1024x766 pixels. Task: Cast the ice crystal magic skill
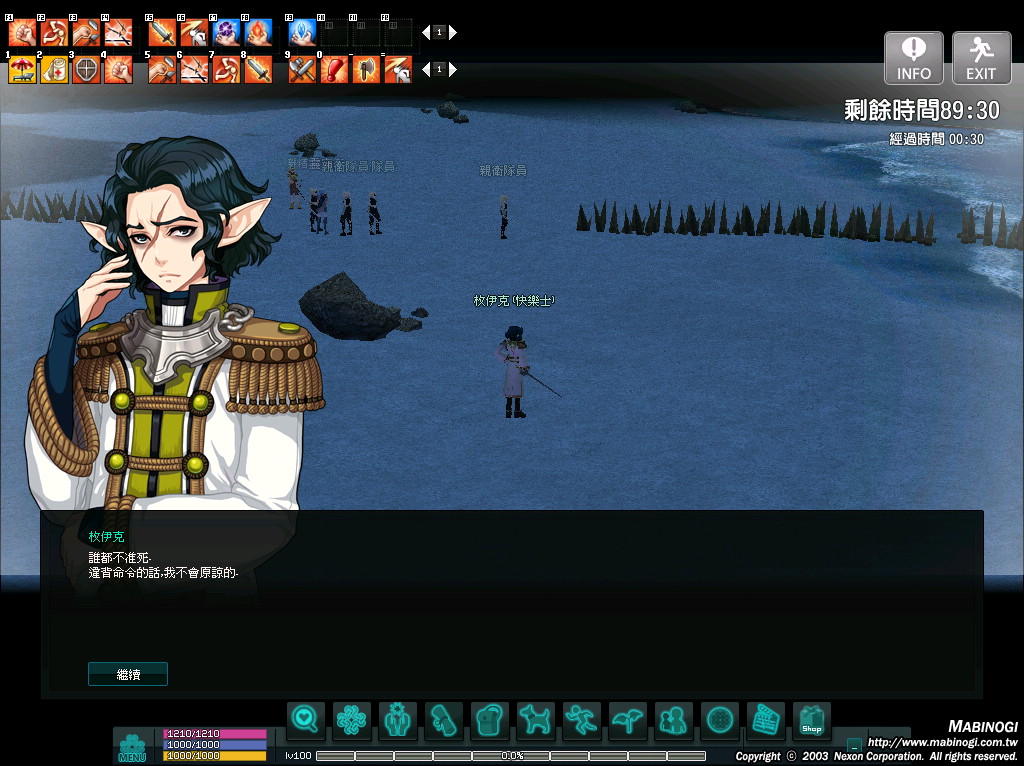click(303, 33)
